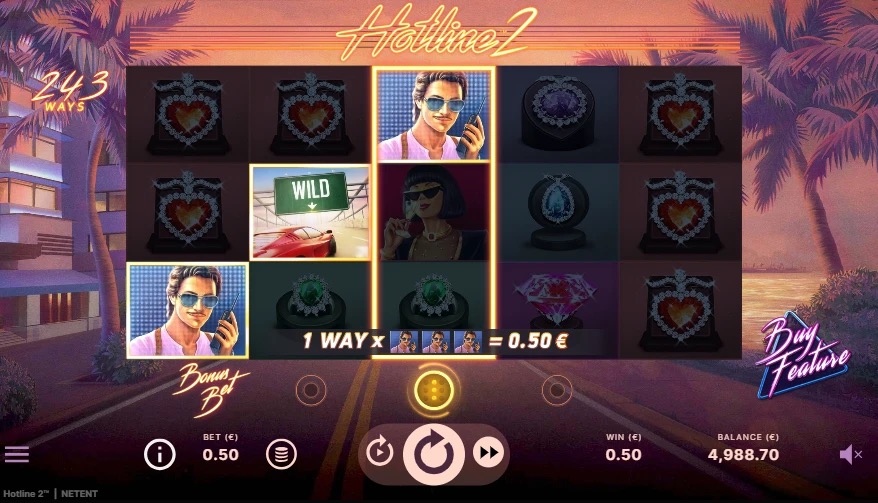
Task: Open the Buy Feature offer
Action: [803, 346]
